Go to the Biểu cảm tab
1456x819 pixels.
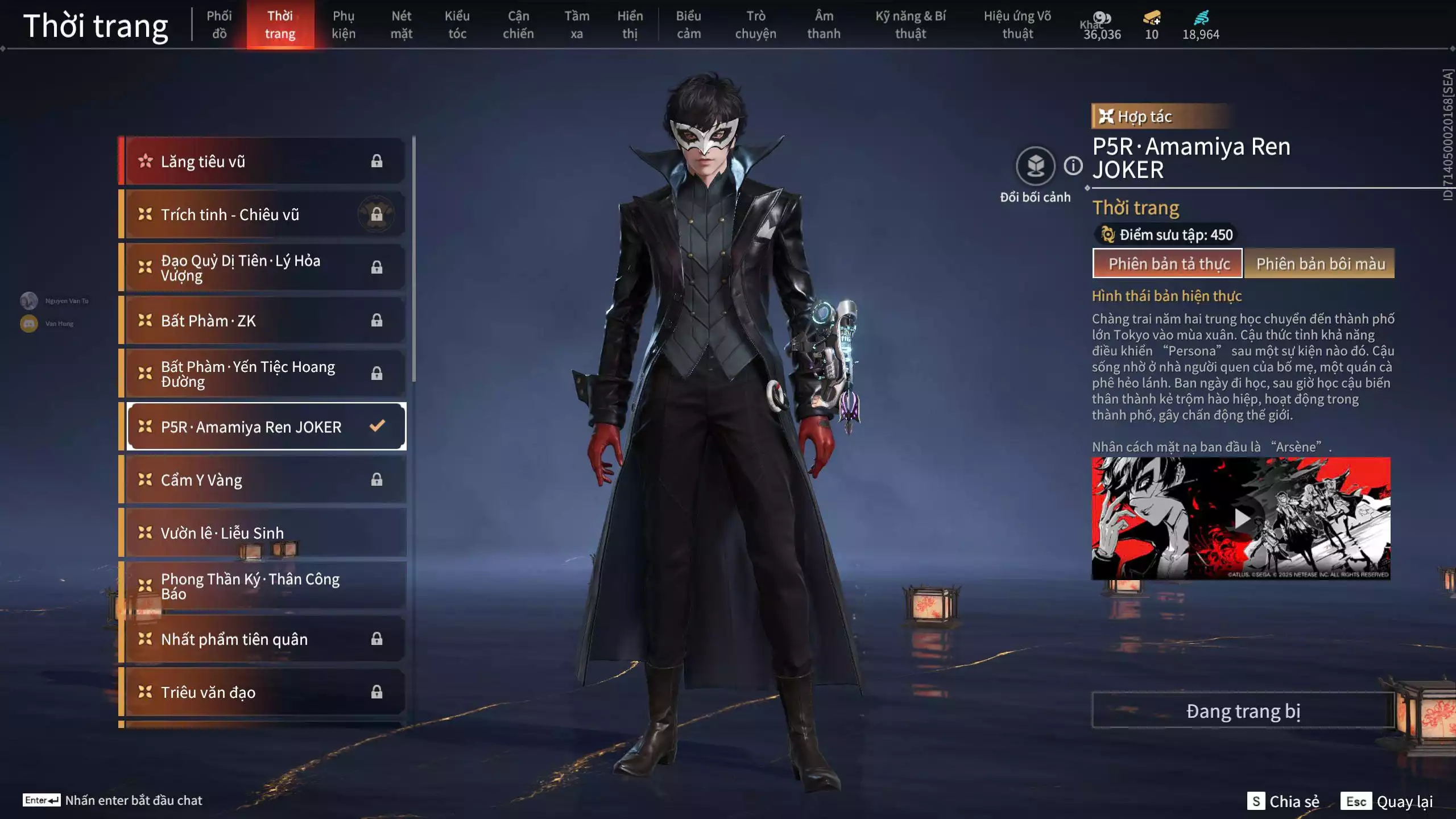point(688,24)
